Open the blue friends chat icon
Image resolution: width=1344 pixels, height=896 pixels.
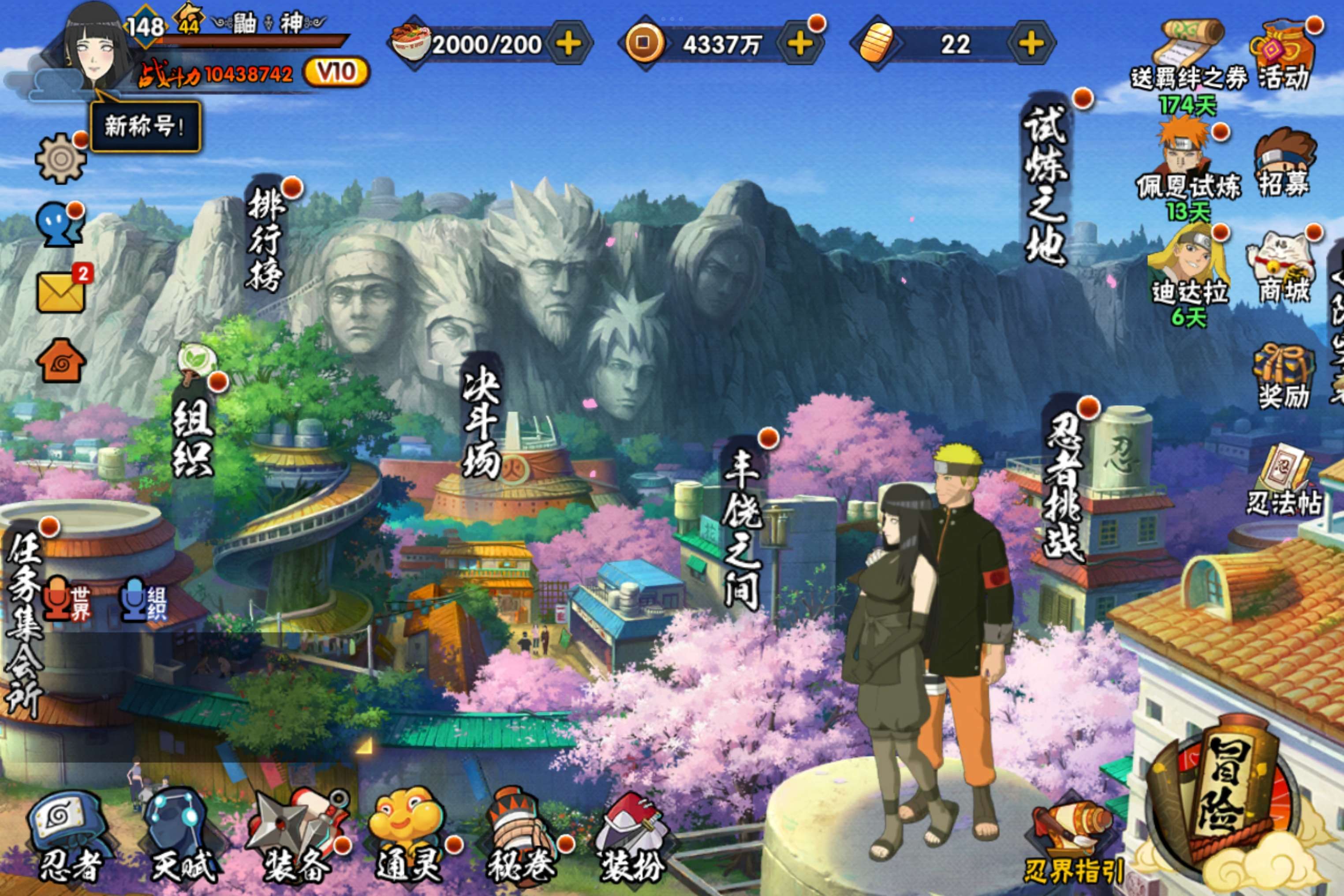pos(60,224)
